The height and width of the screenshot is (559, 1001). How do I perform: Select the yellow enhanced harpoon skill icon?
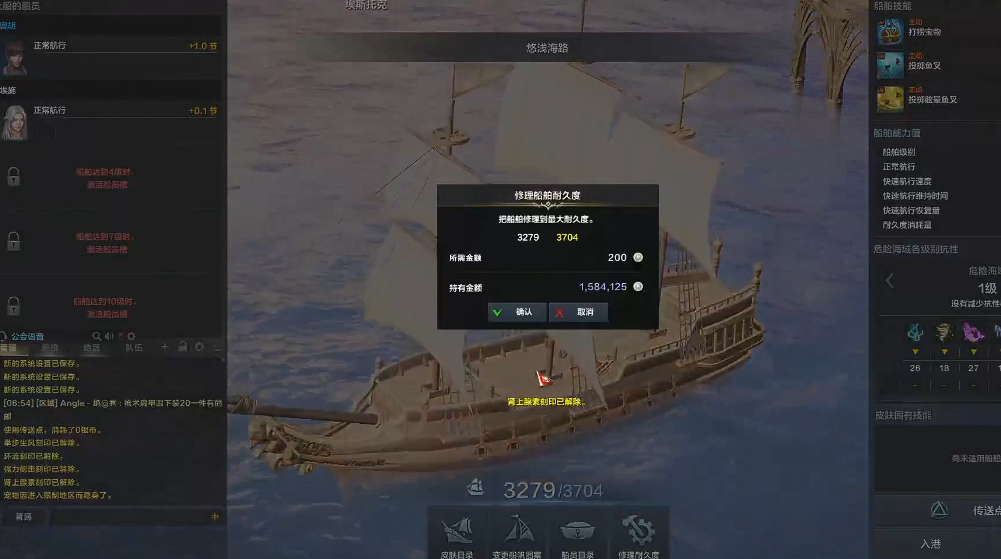[x=890, y=98]
